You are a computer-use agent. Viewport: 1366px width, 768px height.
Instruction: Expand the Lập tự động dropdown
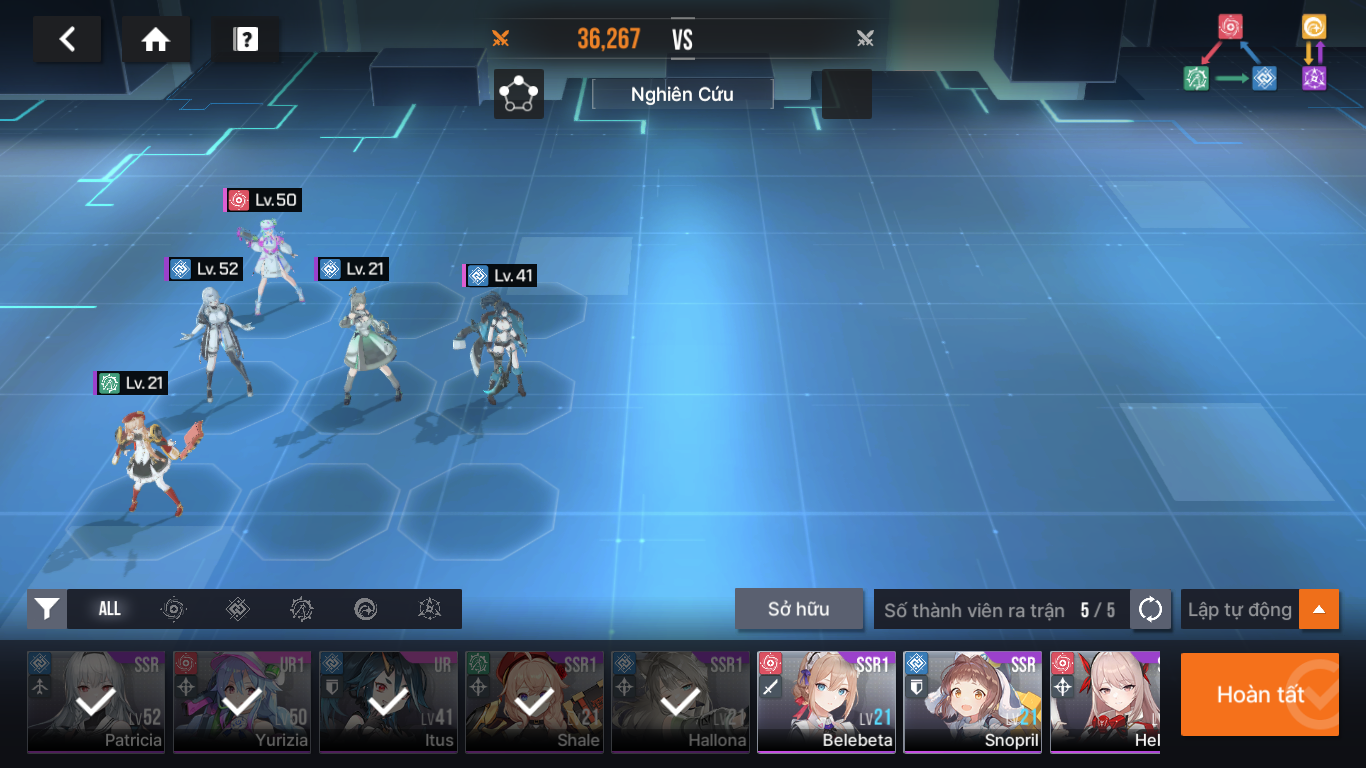click(x=1318, y=609)
